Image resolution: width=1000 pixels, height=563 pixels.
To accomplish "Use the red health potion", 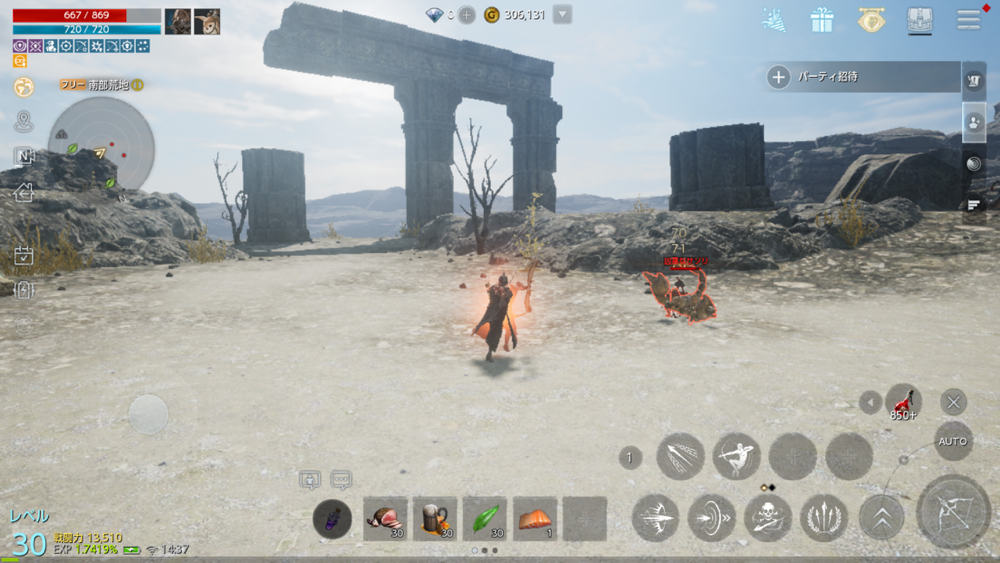I will (903, 402).
